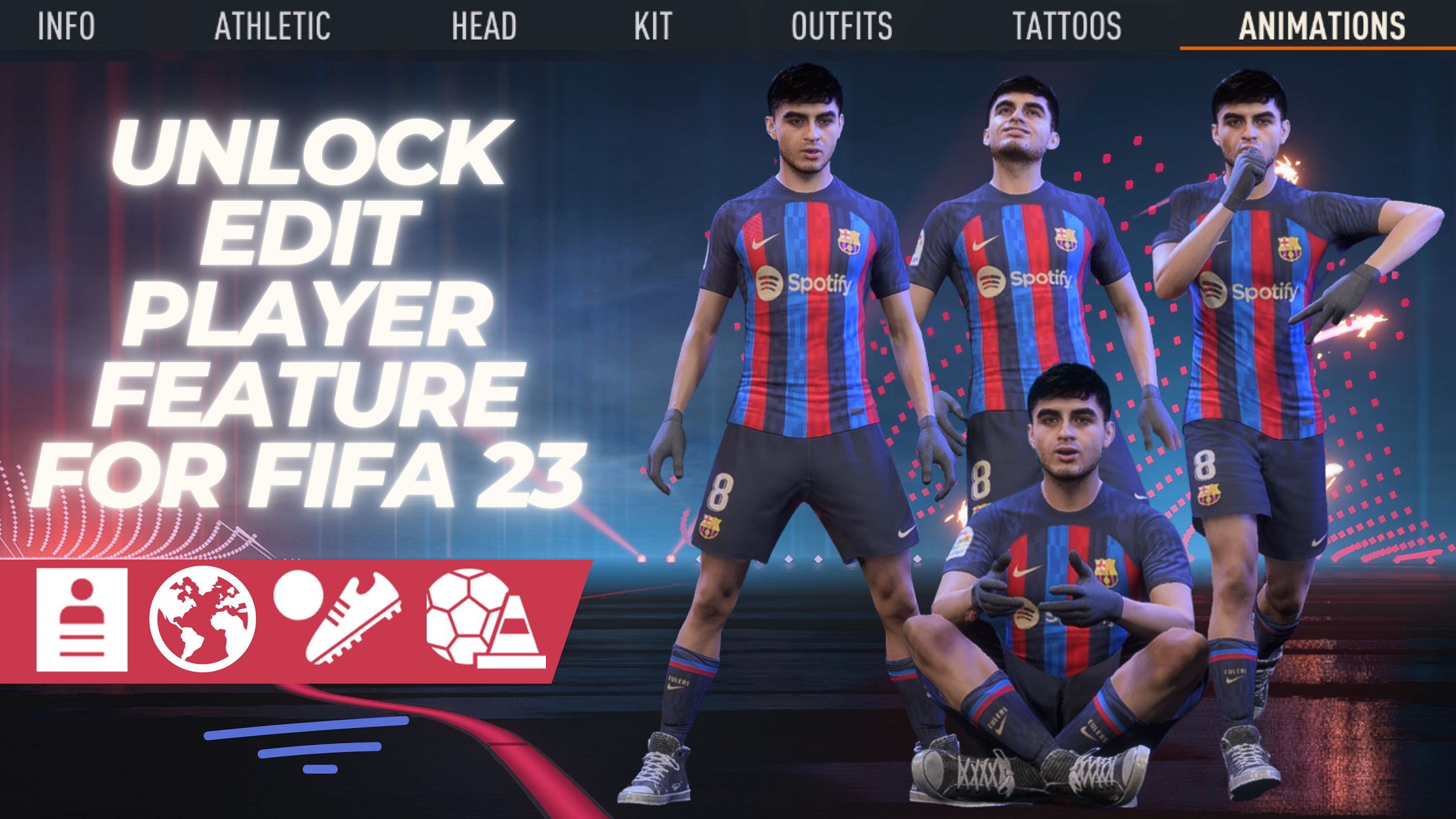
Task: Open the Info tab
Action: click(x=66, y=27)
